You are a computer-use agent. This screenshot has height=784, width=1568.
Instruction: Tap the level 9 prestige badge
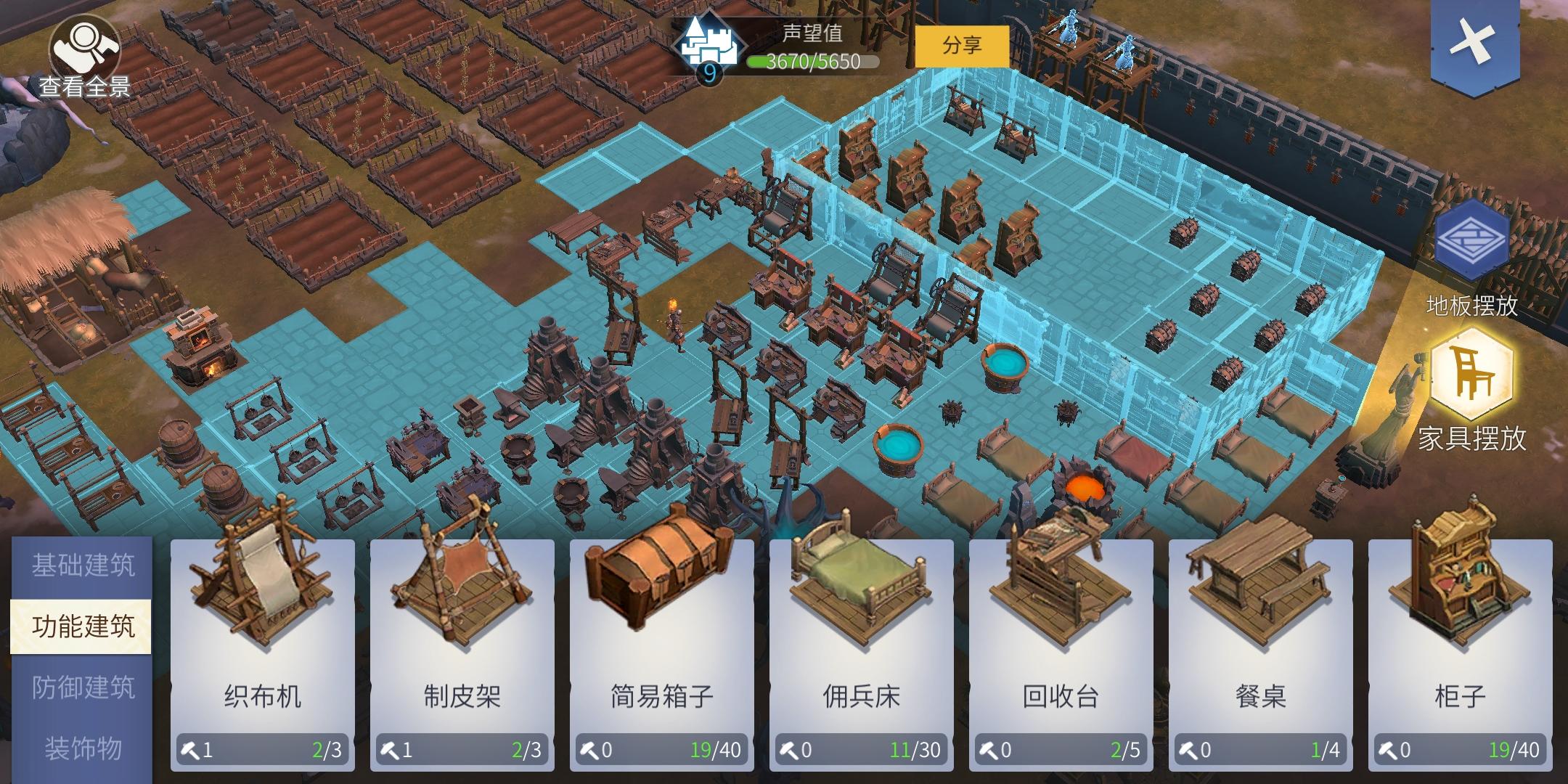coord(709,74)
